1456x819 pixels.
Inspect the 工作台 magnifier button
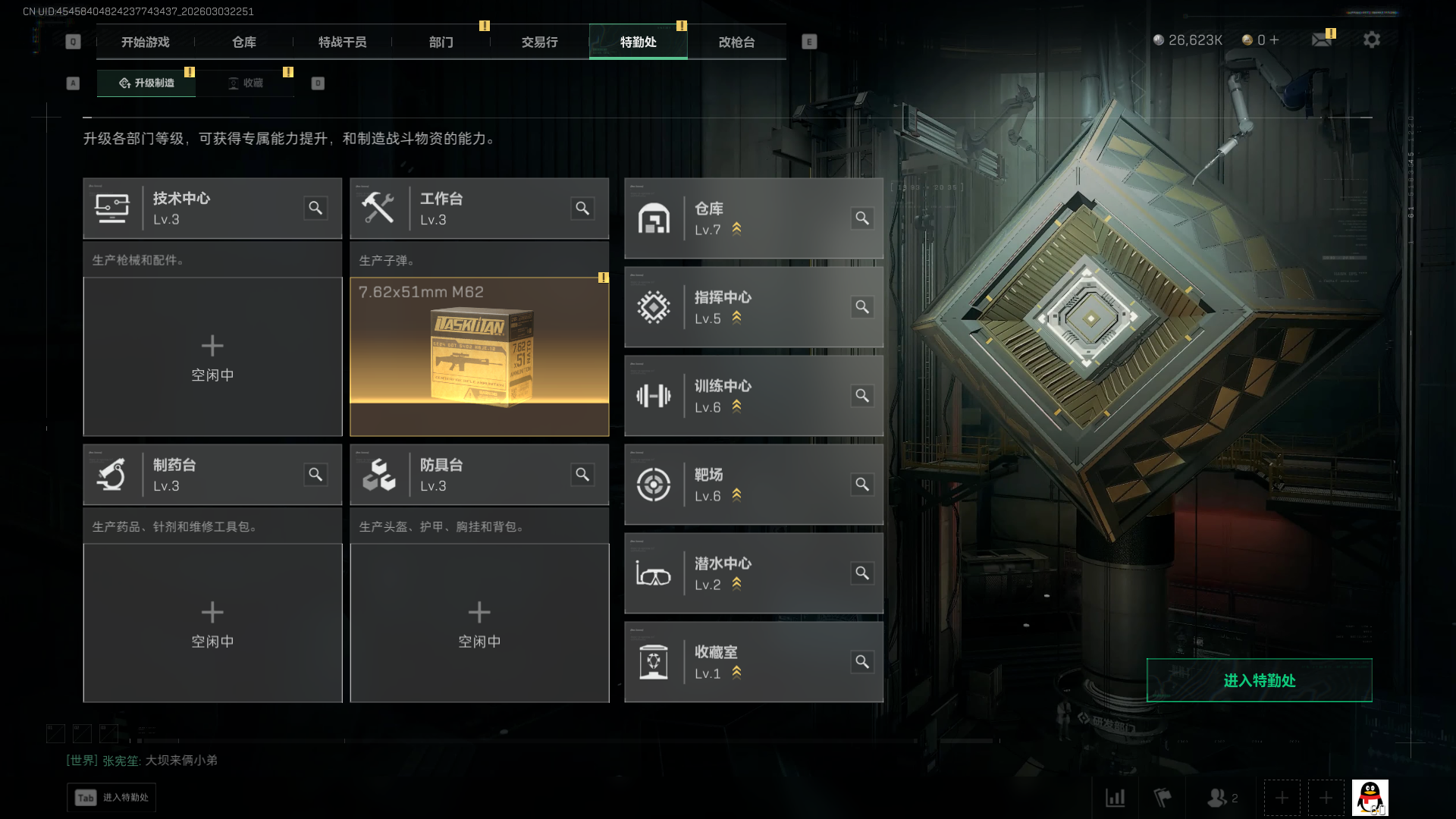coord(582,208)
